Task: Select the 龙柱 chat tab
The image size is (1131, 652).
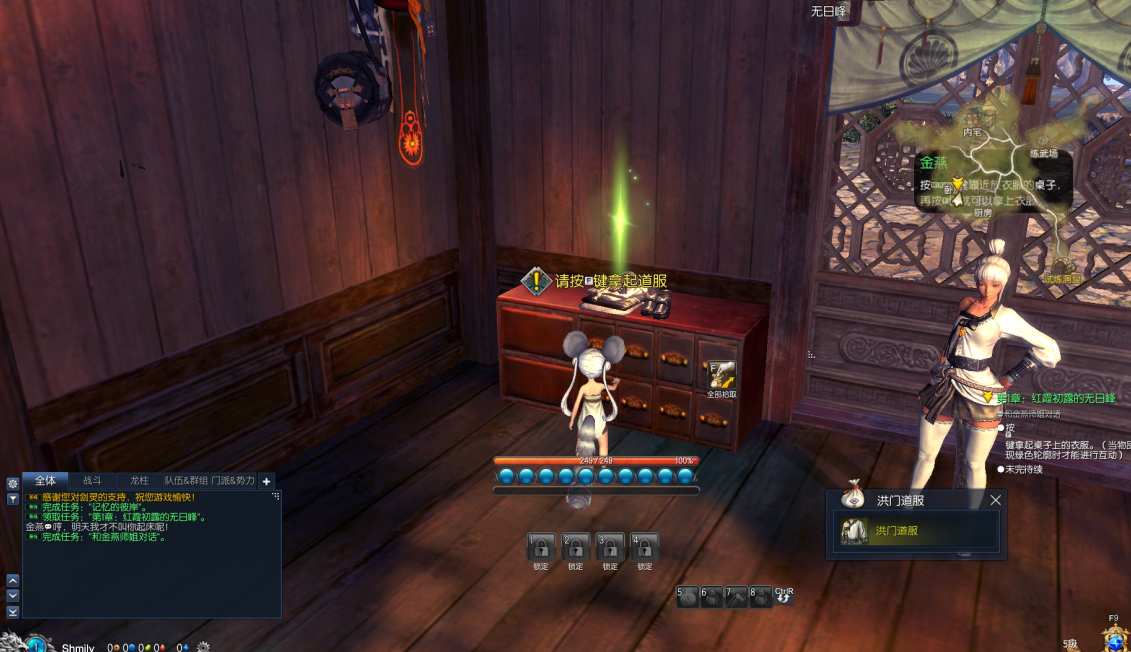Action: [139, 481]
